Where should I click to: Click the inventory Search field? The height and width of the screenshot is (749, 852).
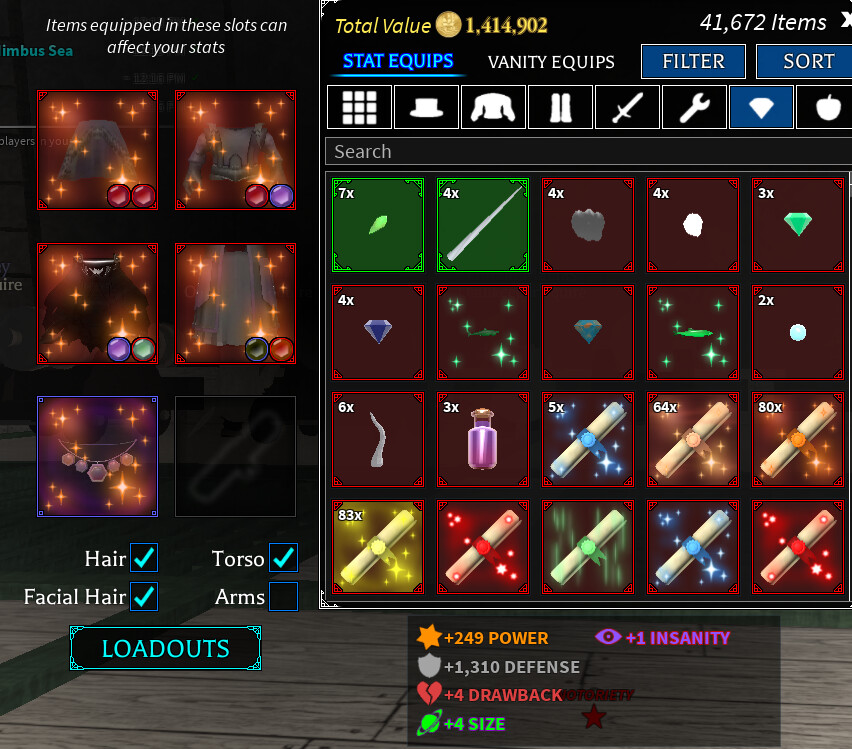[x=588, y=152]
